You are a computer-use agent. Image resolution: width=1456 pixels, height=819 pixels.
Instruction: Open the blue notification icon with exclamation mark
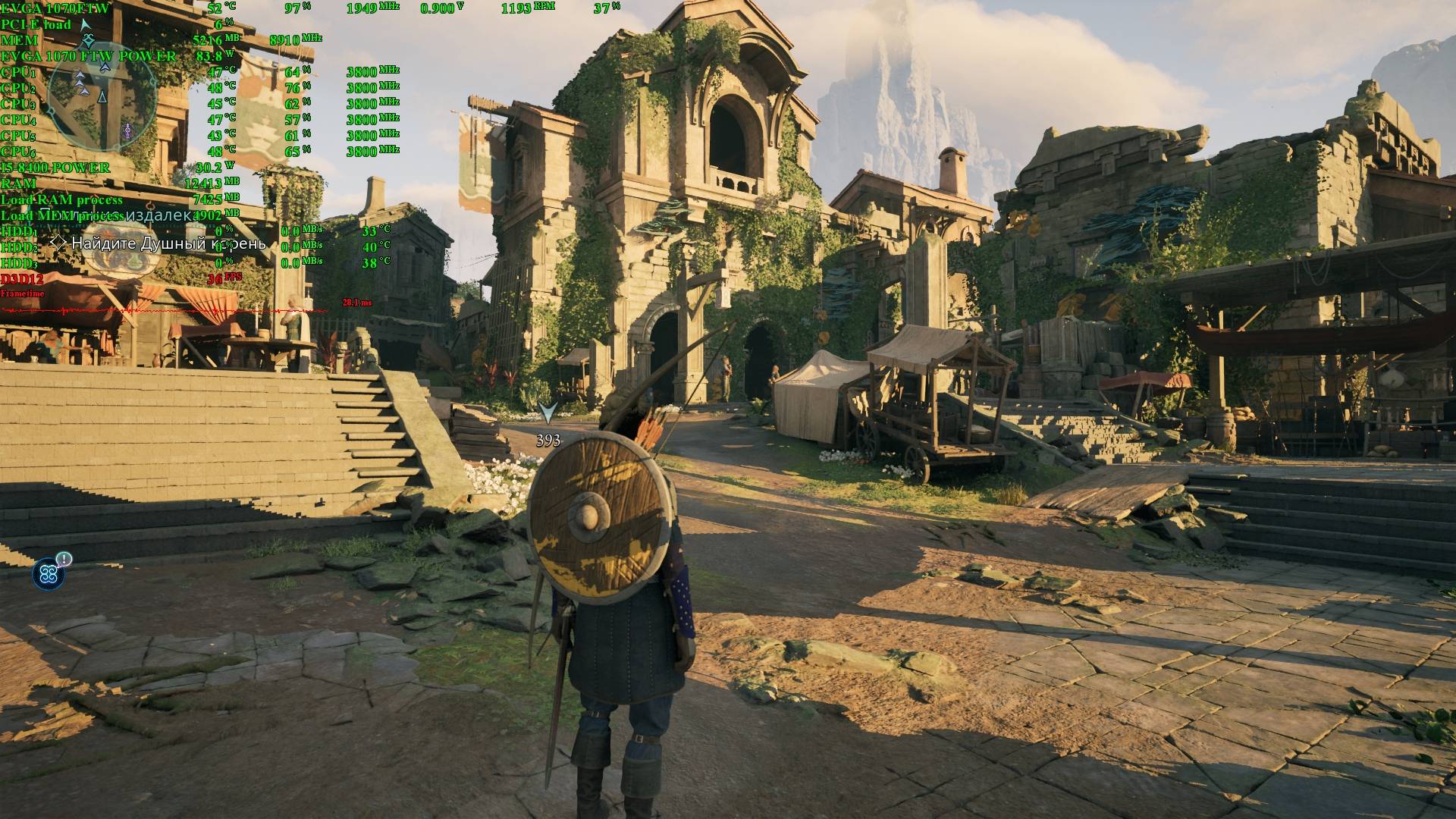(x=49, y=573)
